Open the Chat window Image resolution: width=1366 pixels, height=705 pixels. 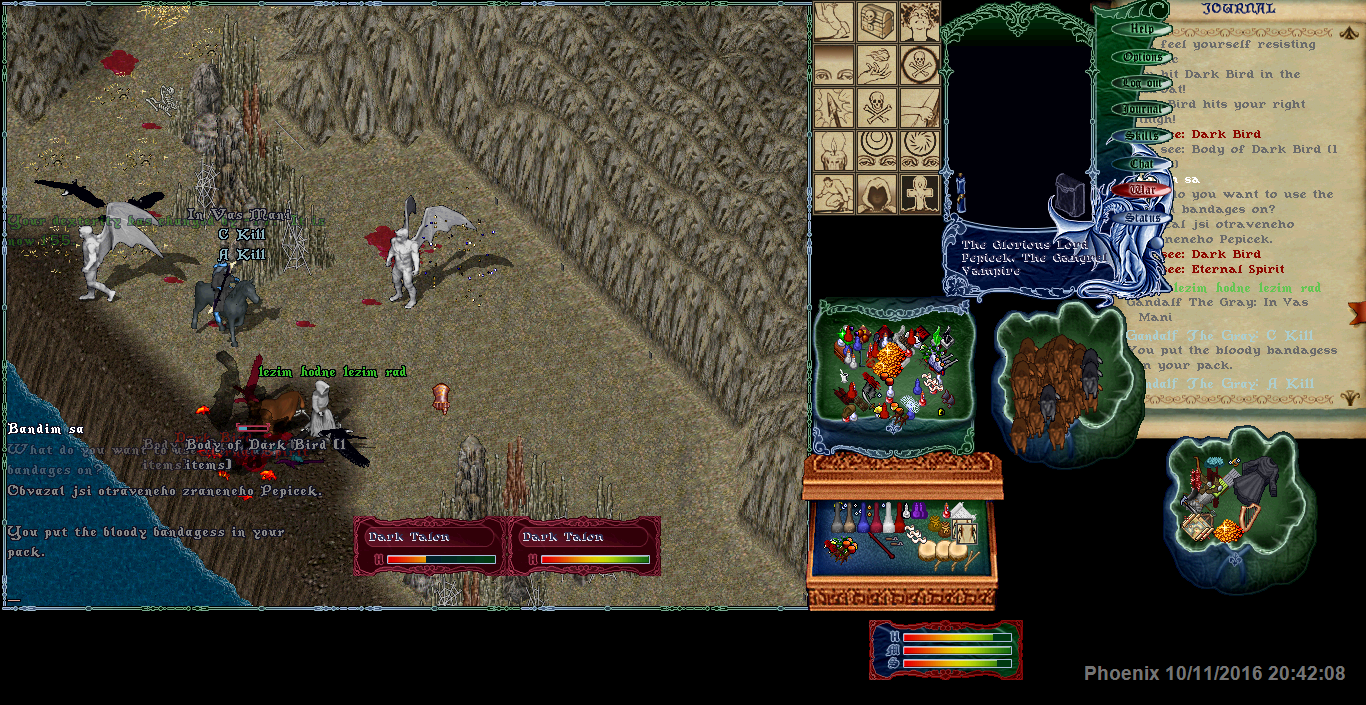coord(1141,163)
